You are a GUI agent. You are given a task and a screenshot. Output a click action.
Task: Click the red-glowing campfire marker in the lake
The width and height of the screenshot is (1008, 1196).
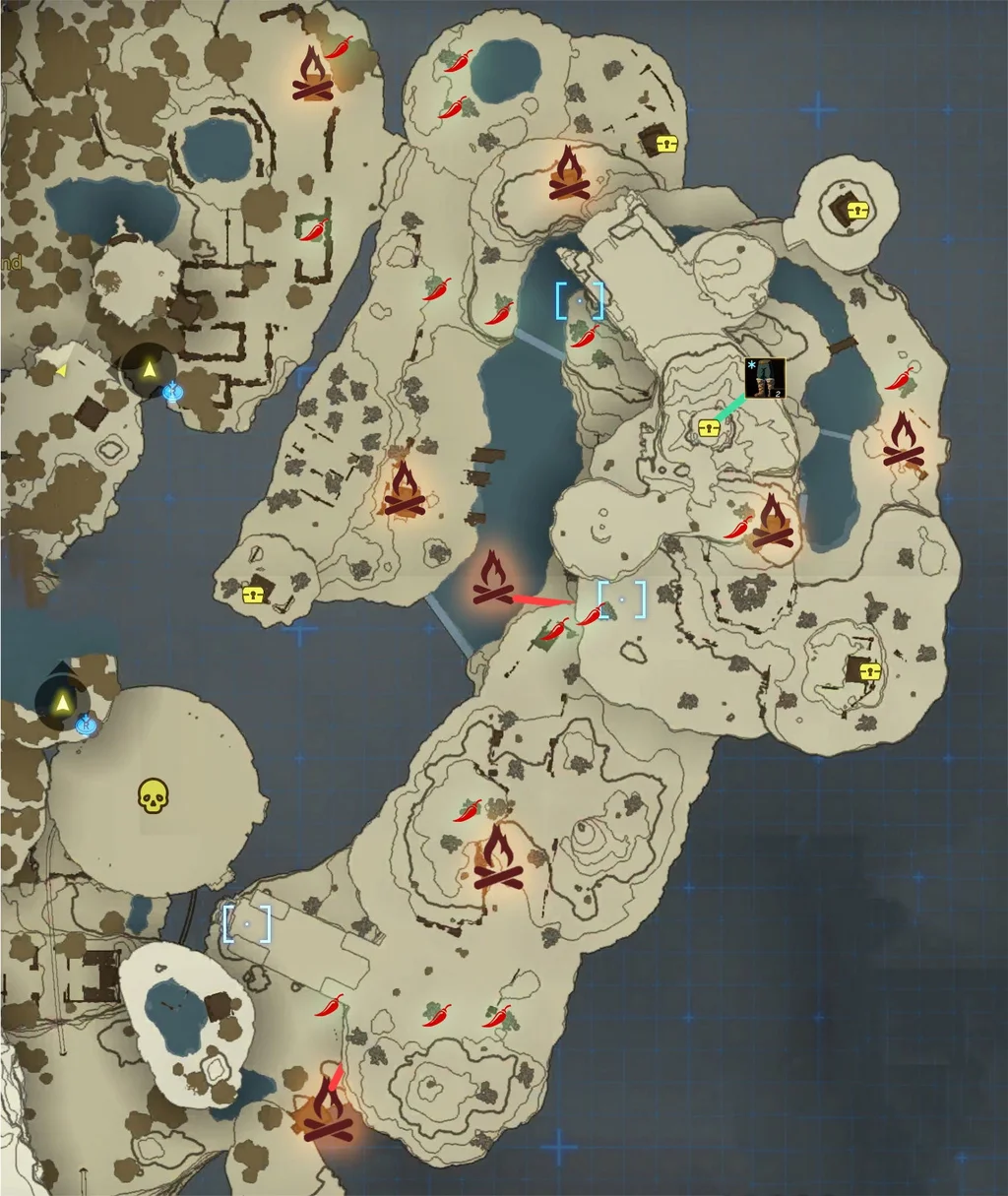(x=489, y=579)
